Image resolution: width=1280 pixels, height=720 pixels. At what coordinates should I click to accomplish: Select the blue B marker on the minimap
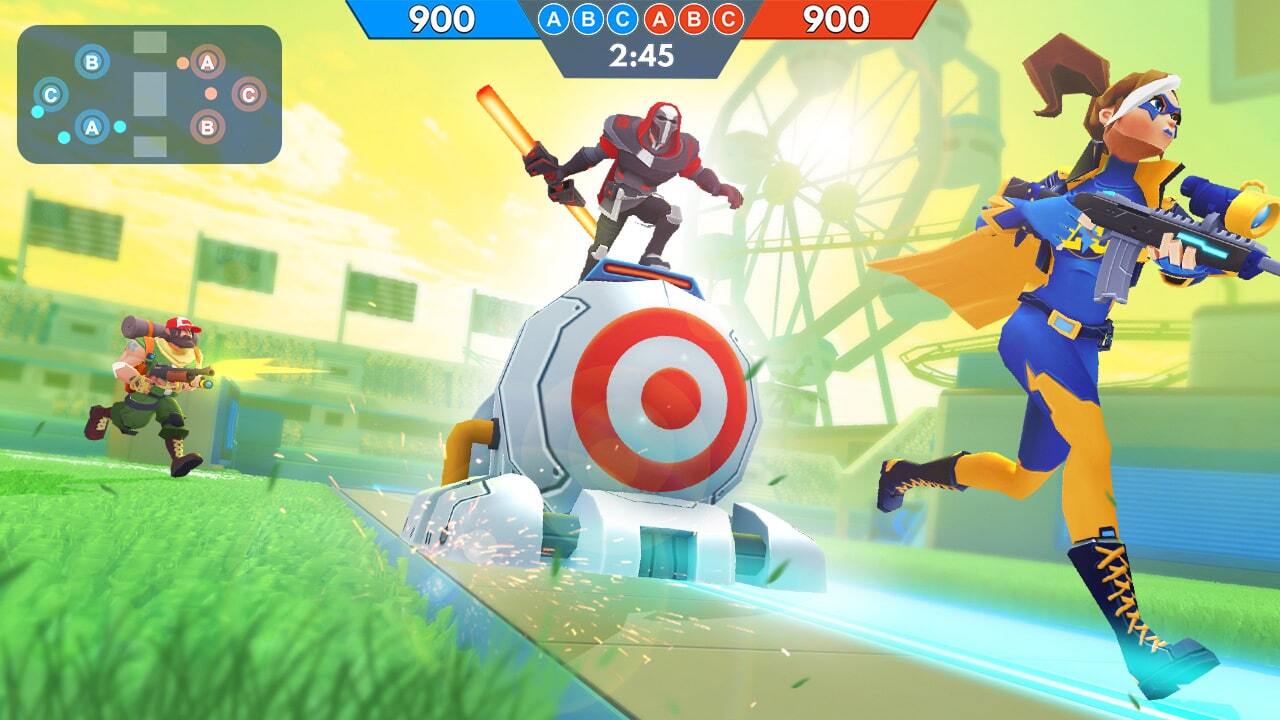pos(91,63)
